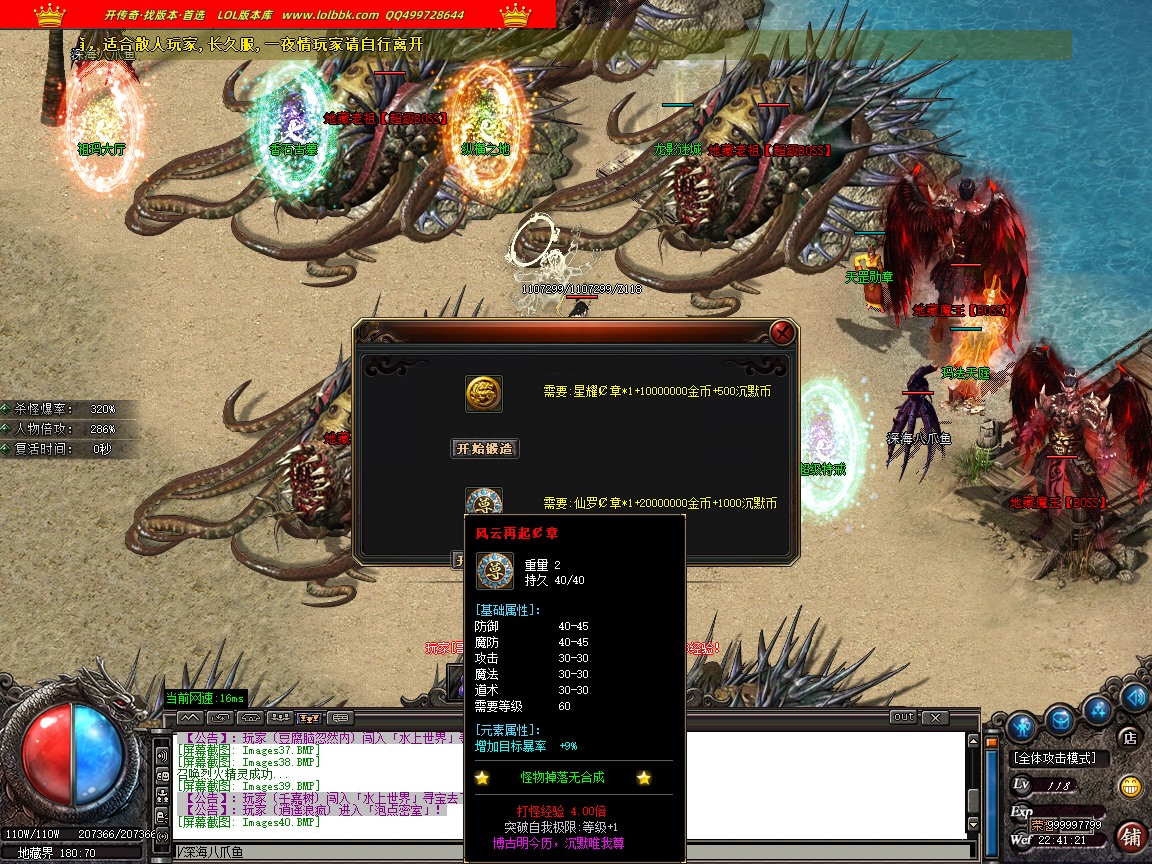Select the gold dragon medal icon

click(484, 393)
